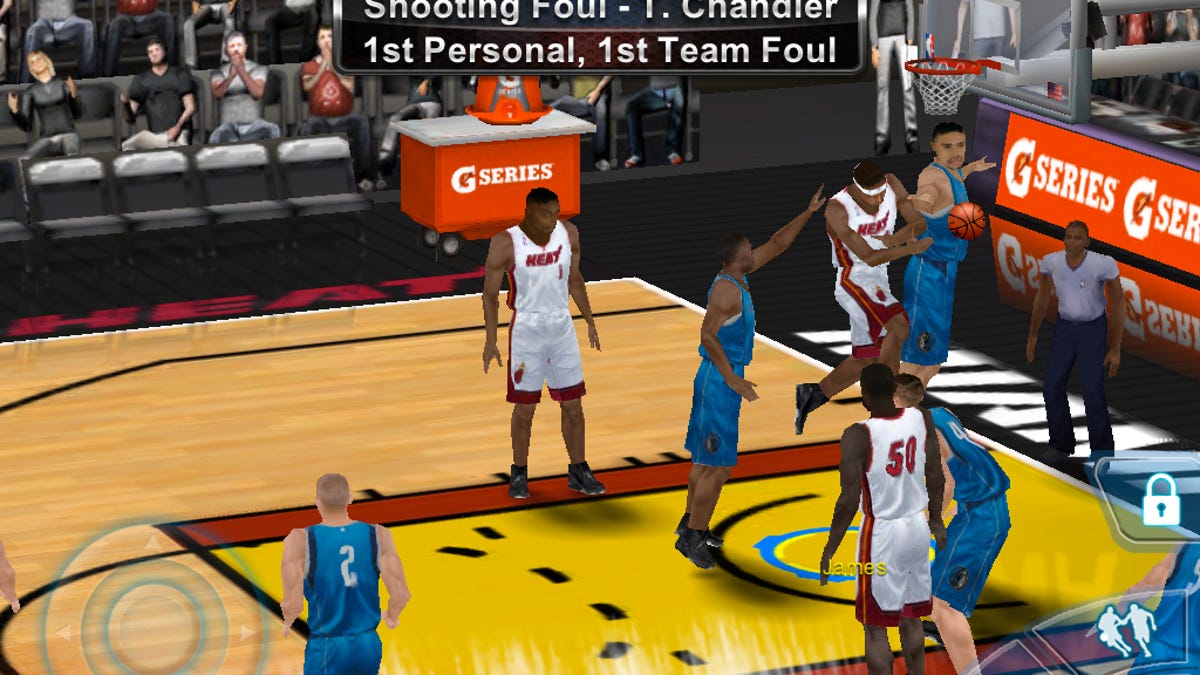Tap the padlock lock button
The height and width of the screenshot is (675, 1200).
pos(1160,500)
